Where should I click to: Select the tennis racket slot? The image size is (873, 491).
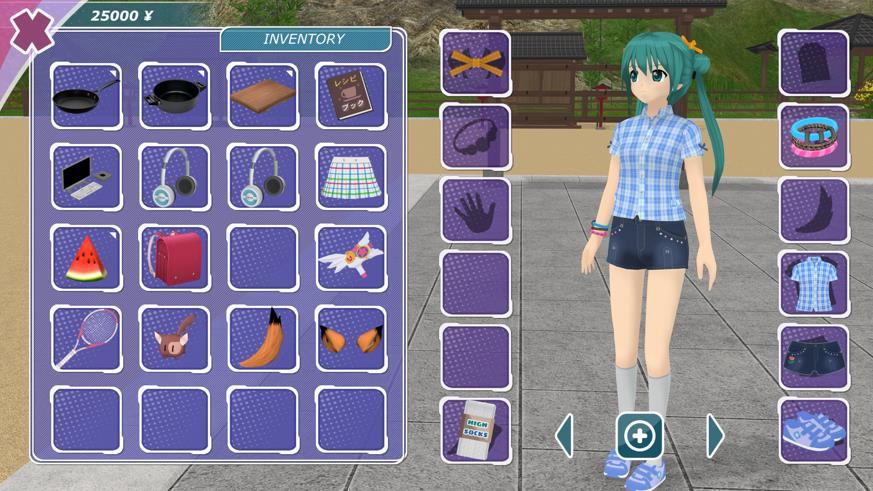tap(86, 339)
